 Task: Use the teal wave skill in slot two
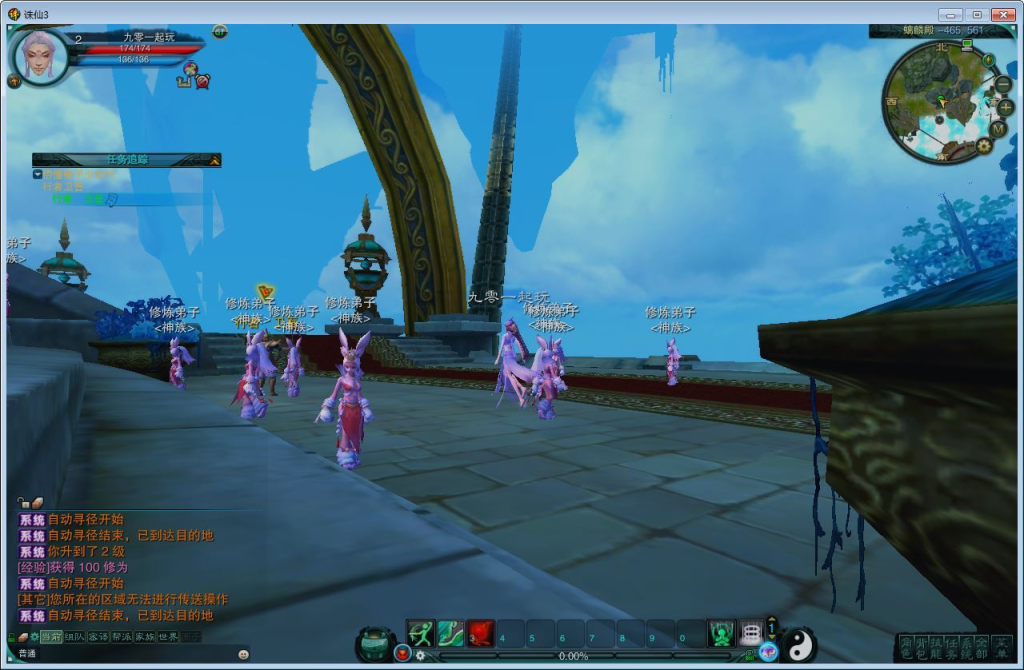point(450,633)
